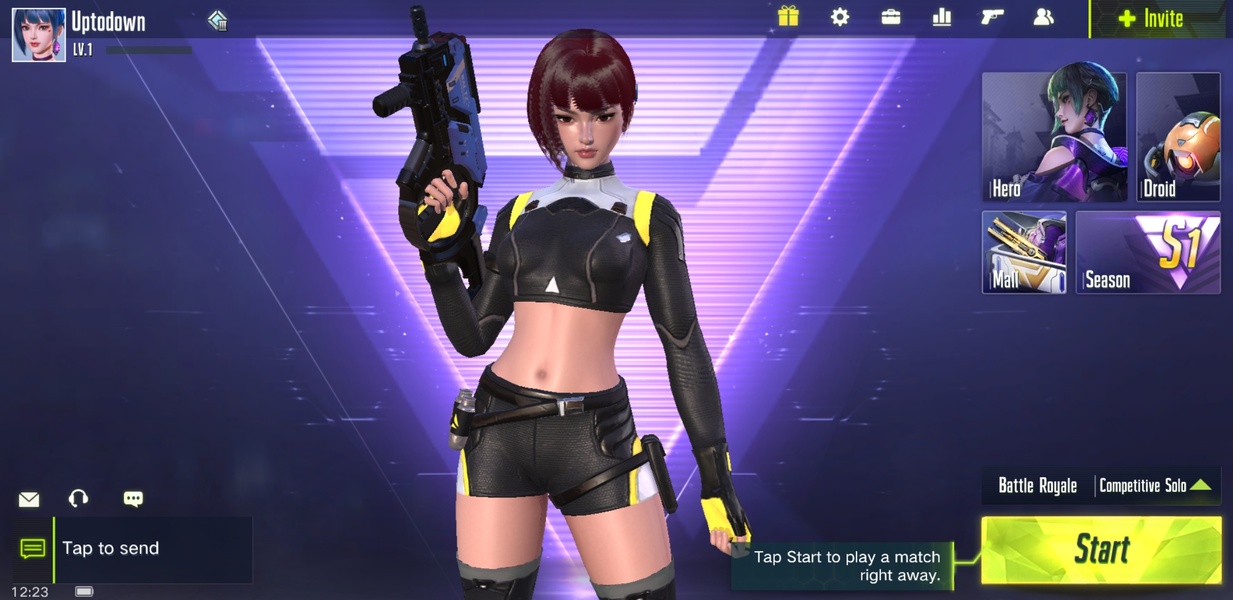
Task: Open the Hero selection tile
Action: (1053, 137)
